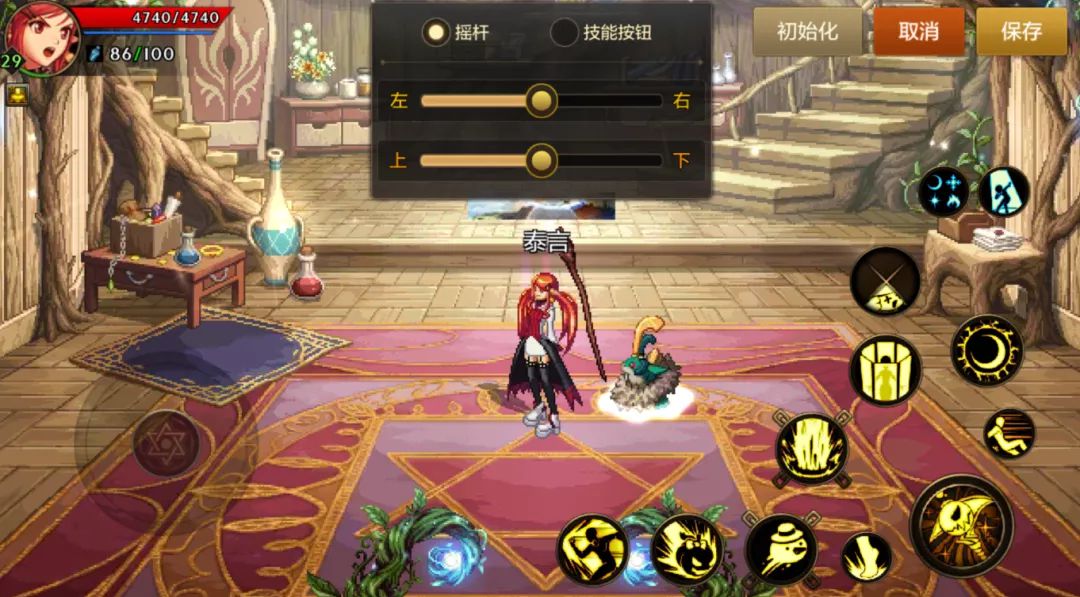Screen dimensions: 1080x597
Task: Activate the ground eruption skill
Action: click(x=812, y=449)
